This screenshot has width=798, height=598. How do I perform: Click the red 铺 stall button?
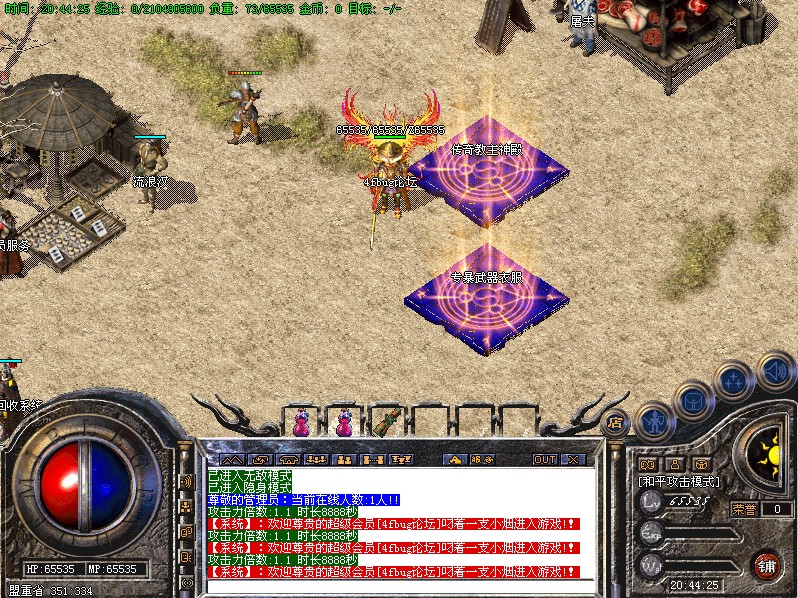766,564
